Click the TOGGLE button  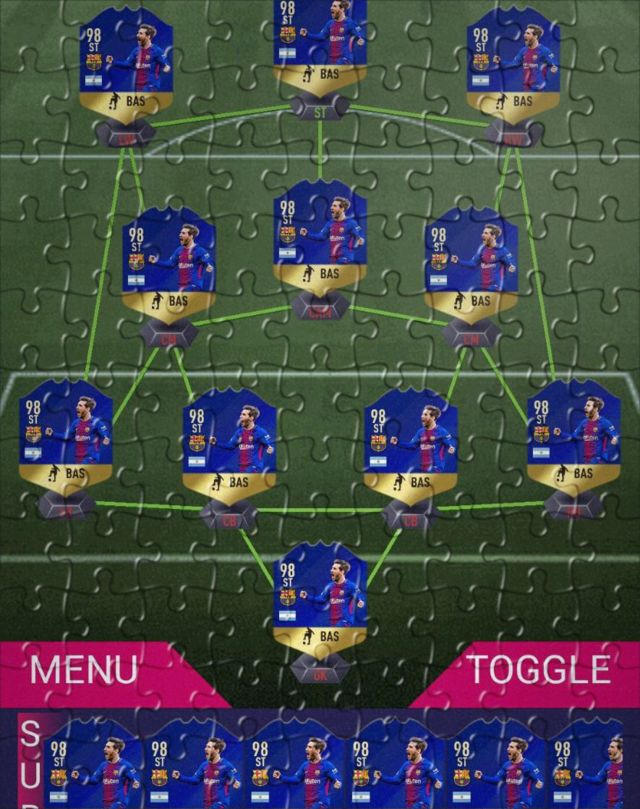pos(540,669)
